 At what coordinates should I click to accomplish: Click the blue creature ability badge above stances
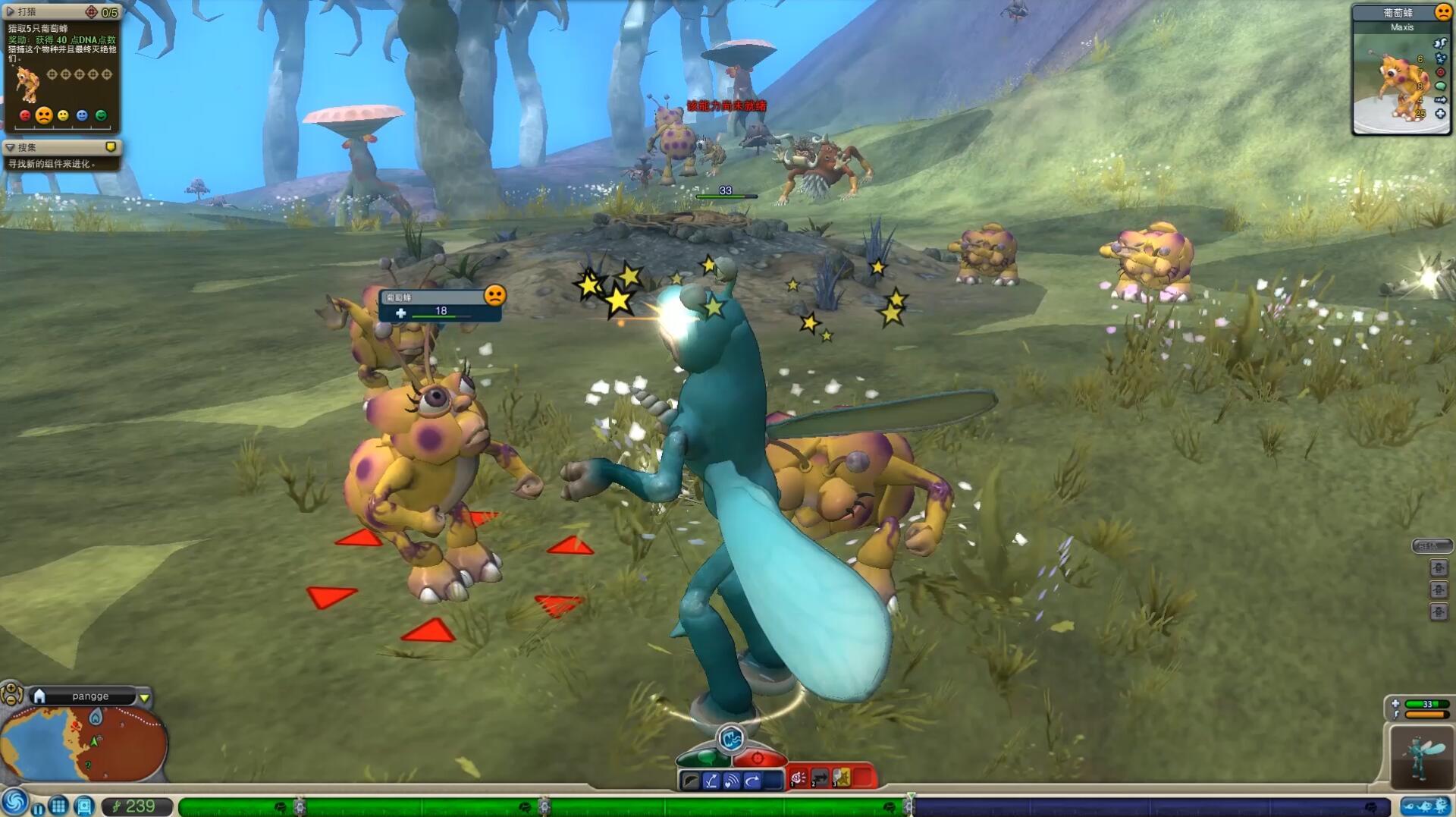(x=731, y=738)
